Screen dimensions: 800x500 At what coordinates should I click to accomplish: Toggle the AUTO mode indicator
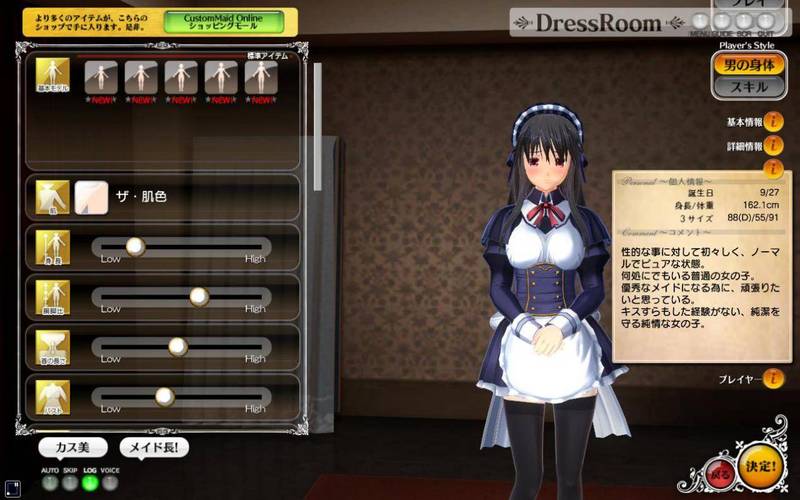point(50,484)
